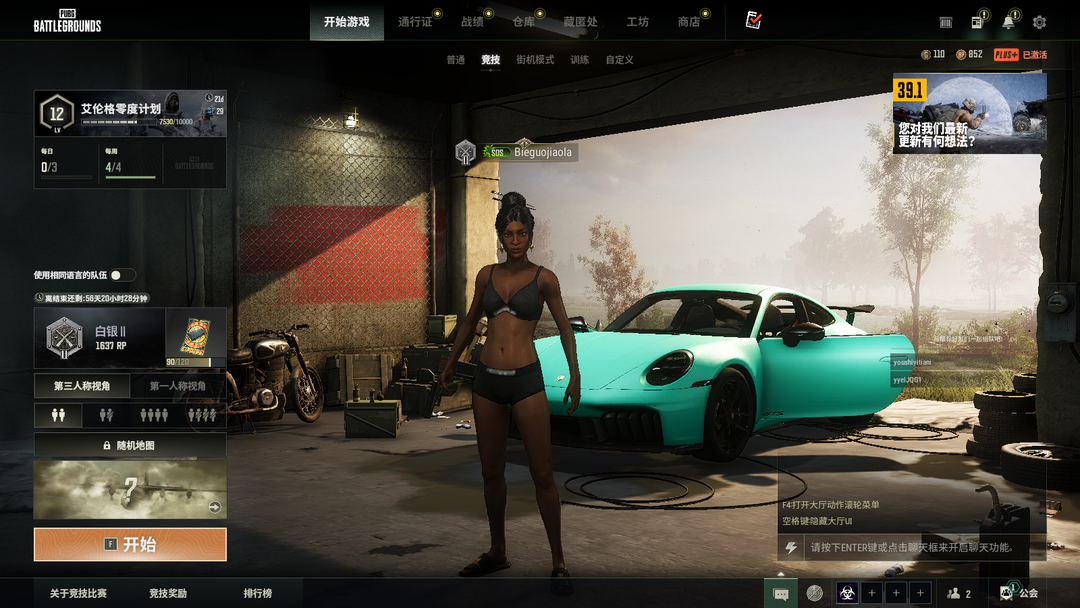Click the chat input box
This screenshot has width=1080, height=608.
(x=910, y=548)
